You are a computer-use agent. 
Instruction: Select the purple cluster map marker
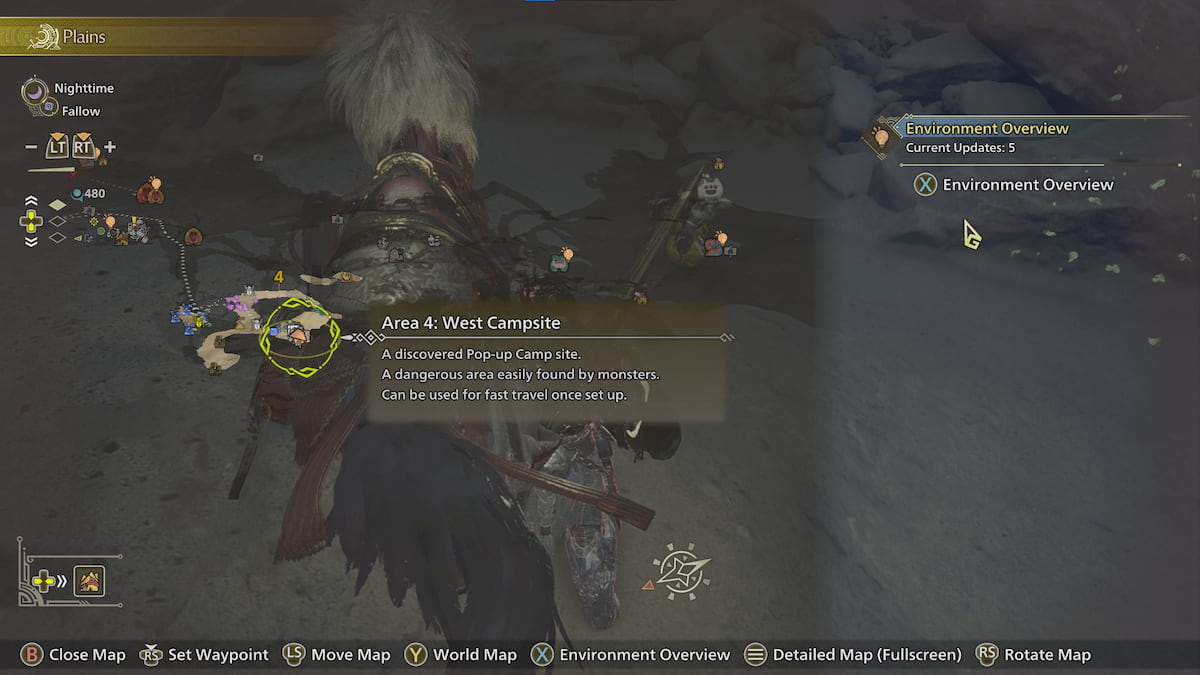tap(236, 302)
